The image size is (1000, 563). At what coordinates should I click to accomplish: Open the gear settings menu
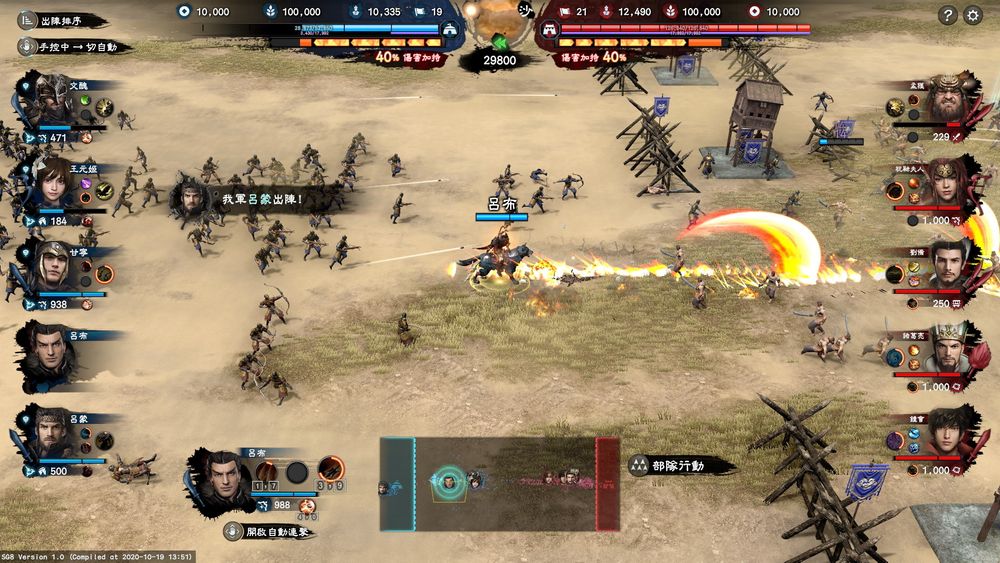[973, 15]
